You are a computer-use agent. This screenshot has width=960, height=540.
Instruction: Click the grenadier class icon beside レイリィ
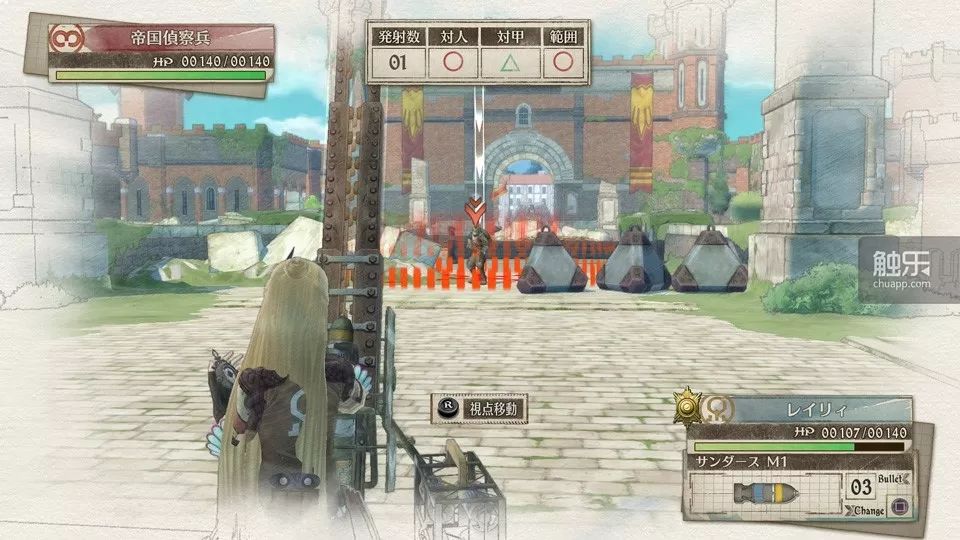[x=720, y=409]
